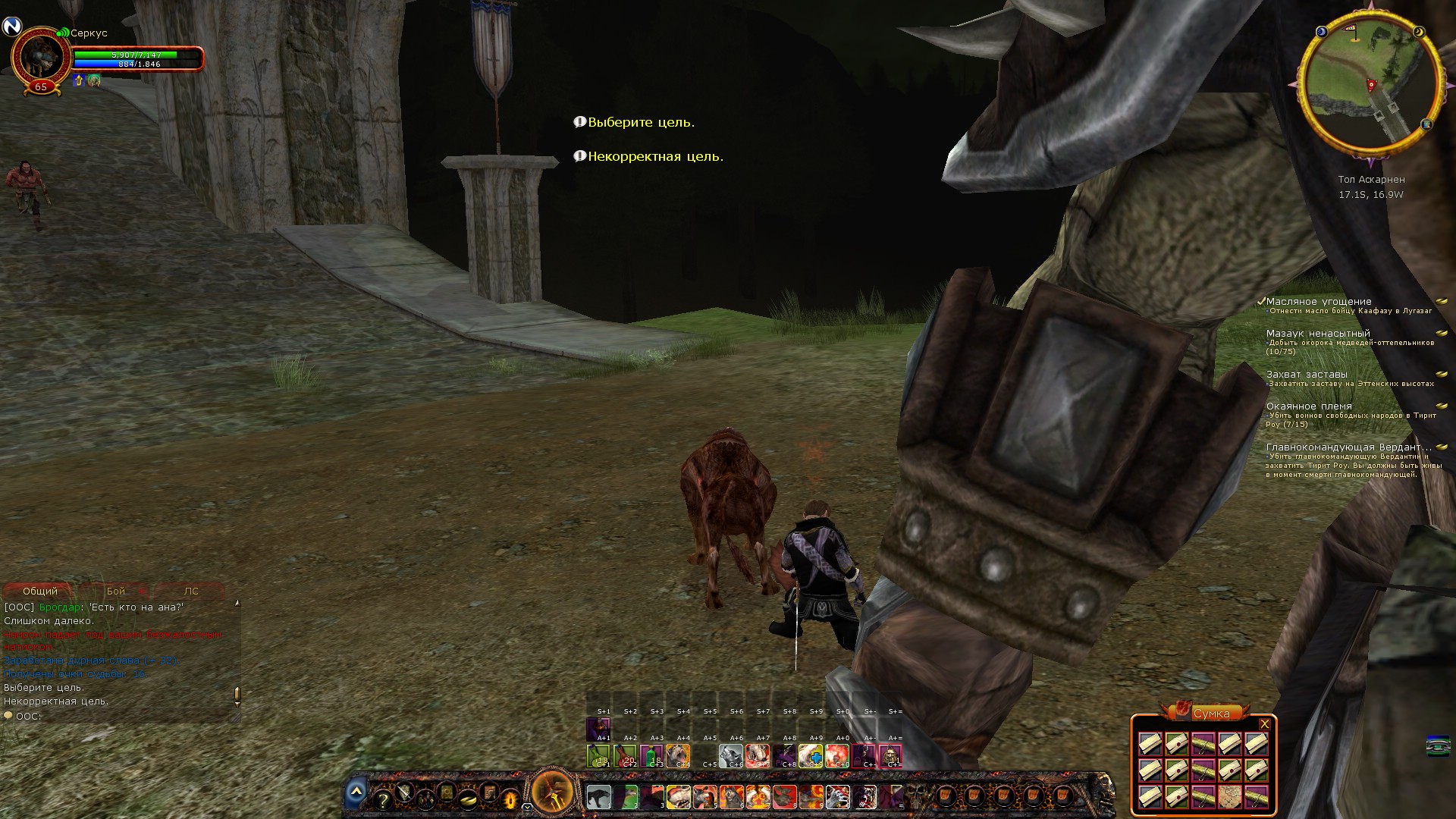This screenshot has height=819, width=1456.
Task: Use the blue cross heal skill
Action: click(811, 756)
